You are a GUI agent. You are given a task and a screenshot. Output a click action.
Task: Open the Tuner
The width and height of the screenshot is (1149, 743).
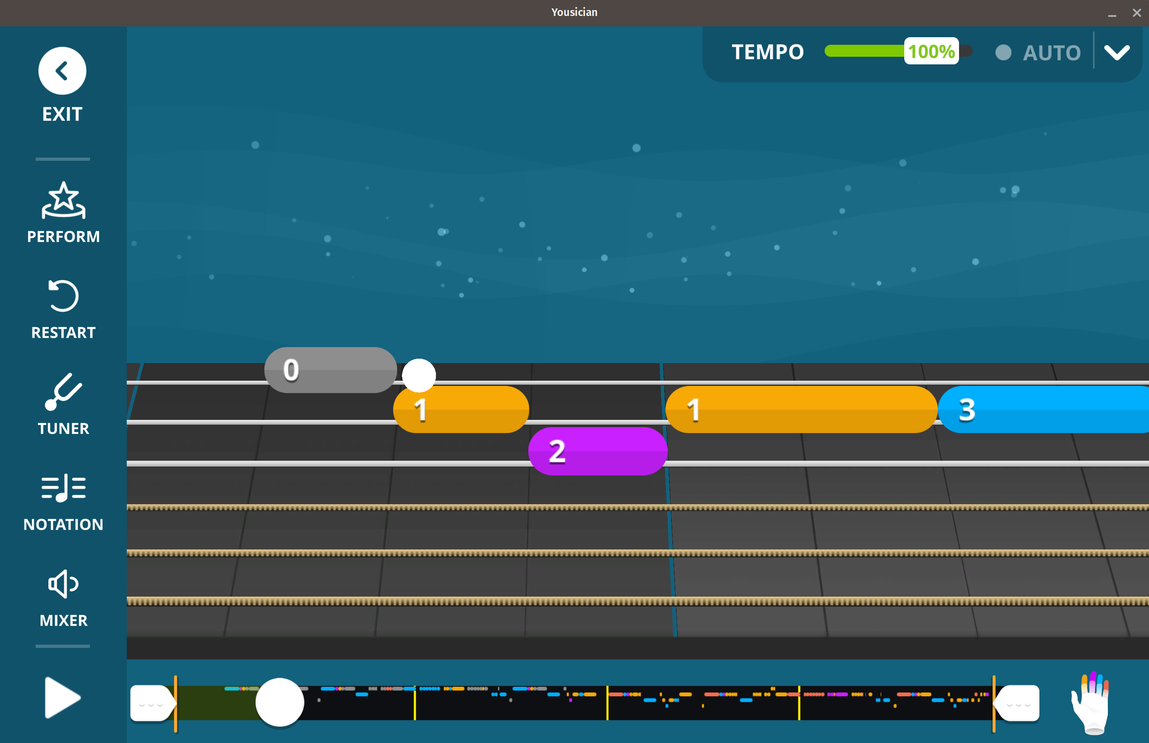(x=63, y=404)
